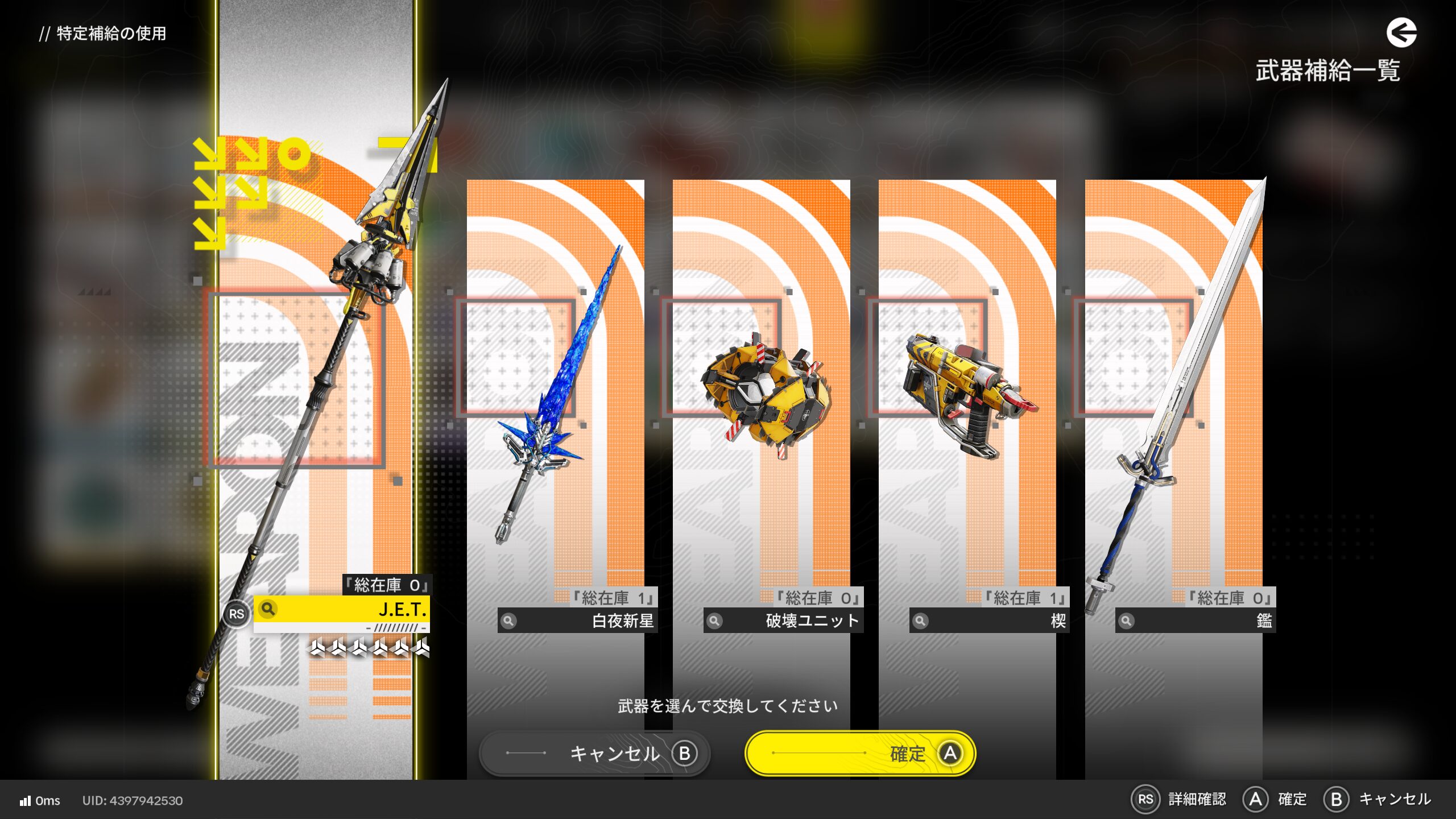The image size is (1456, 819).
Task: Go back using the top-right arrow
Action: point(1401,33)
